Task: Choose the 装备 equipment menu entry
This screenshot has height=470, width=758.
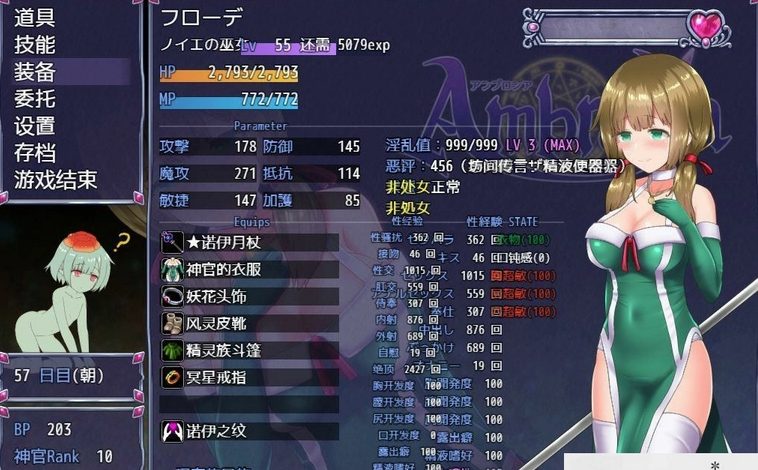Action: pos(35,72)
